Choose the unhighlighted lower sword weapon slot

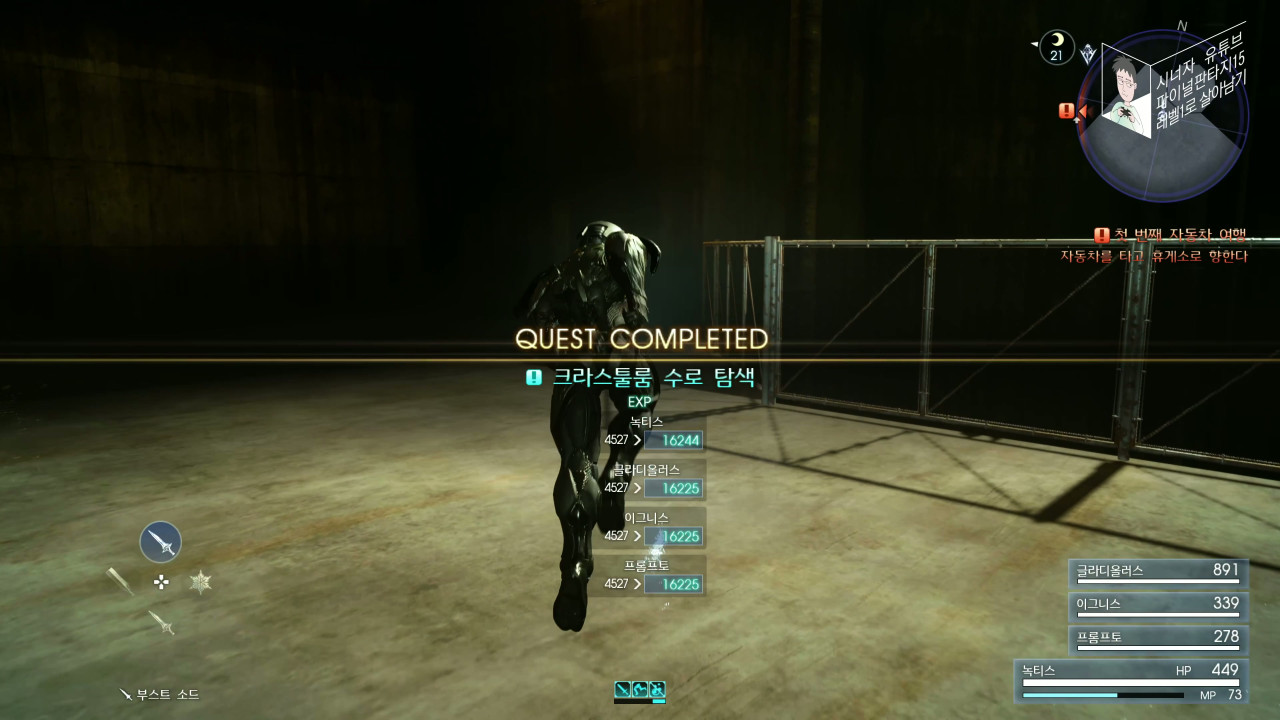161,622
